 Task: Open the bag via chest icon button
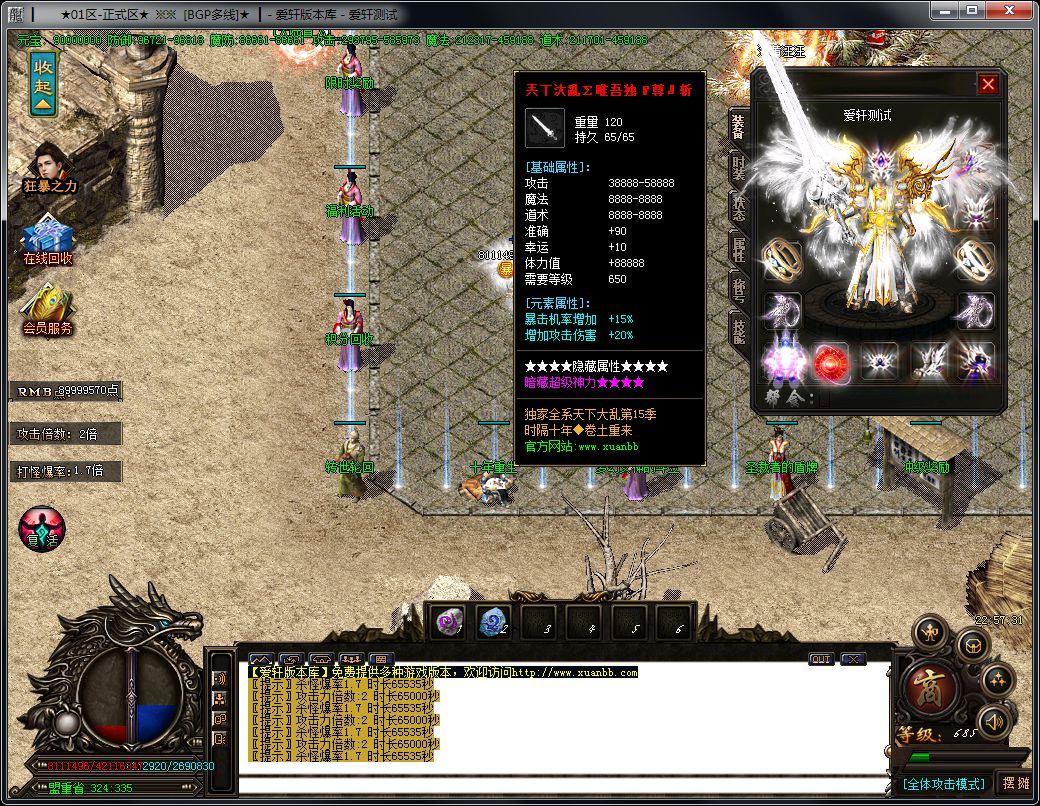click(x=973, y=644)
